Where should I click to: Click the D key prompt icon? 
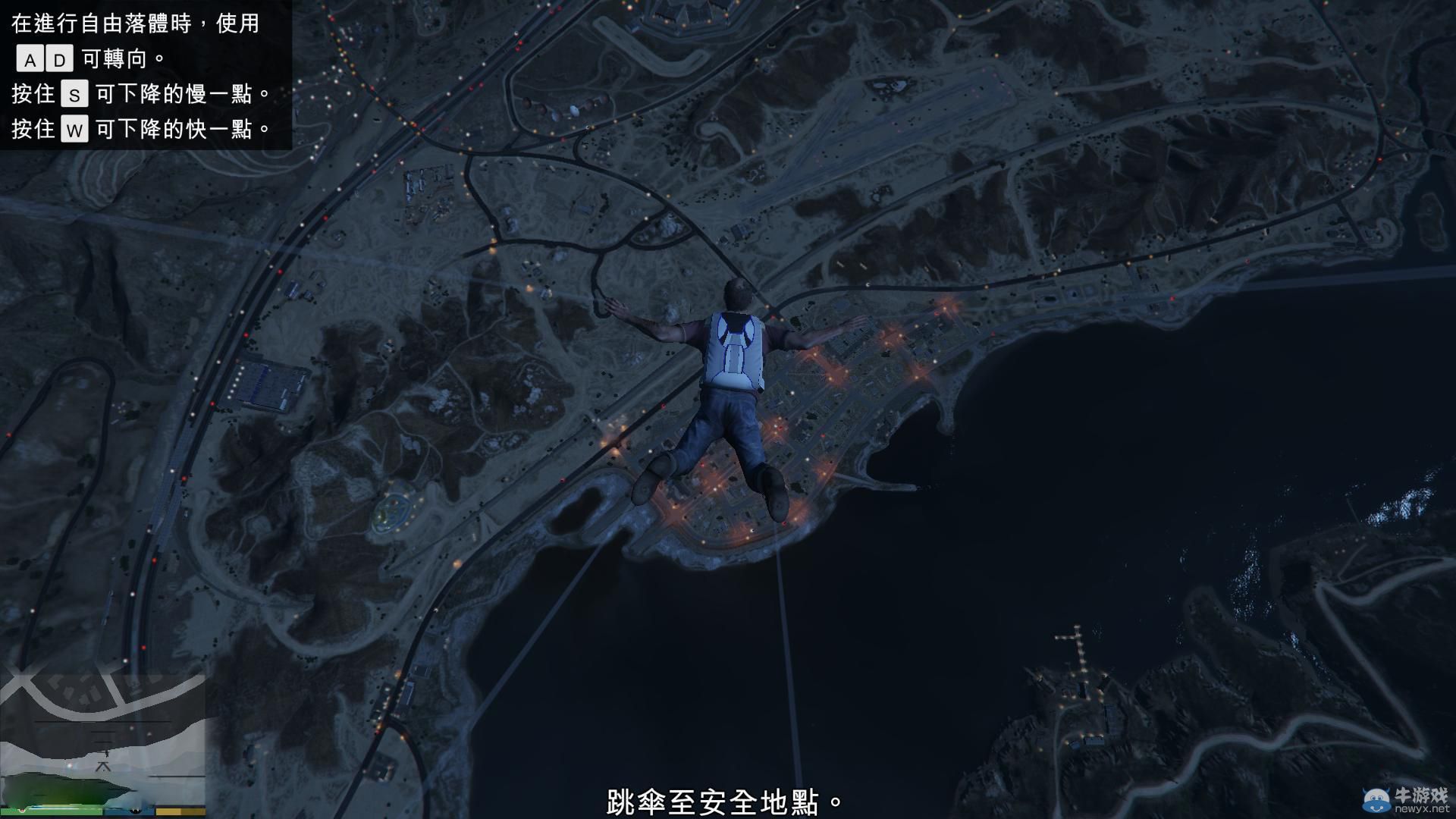pos(61,58)
